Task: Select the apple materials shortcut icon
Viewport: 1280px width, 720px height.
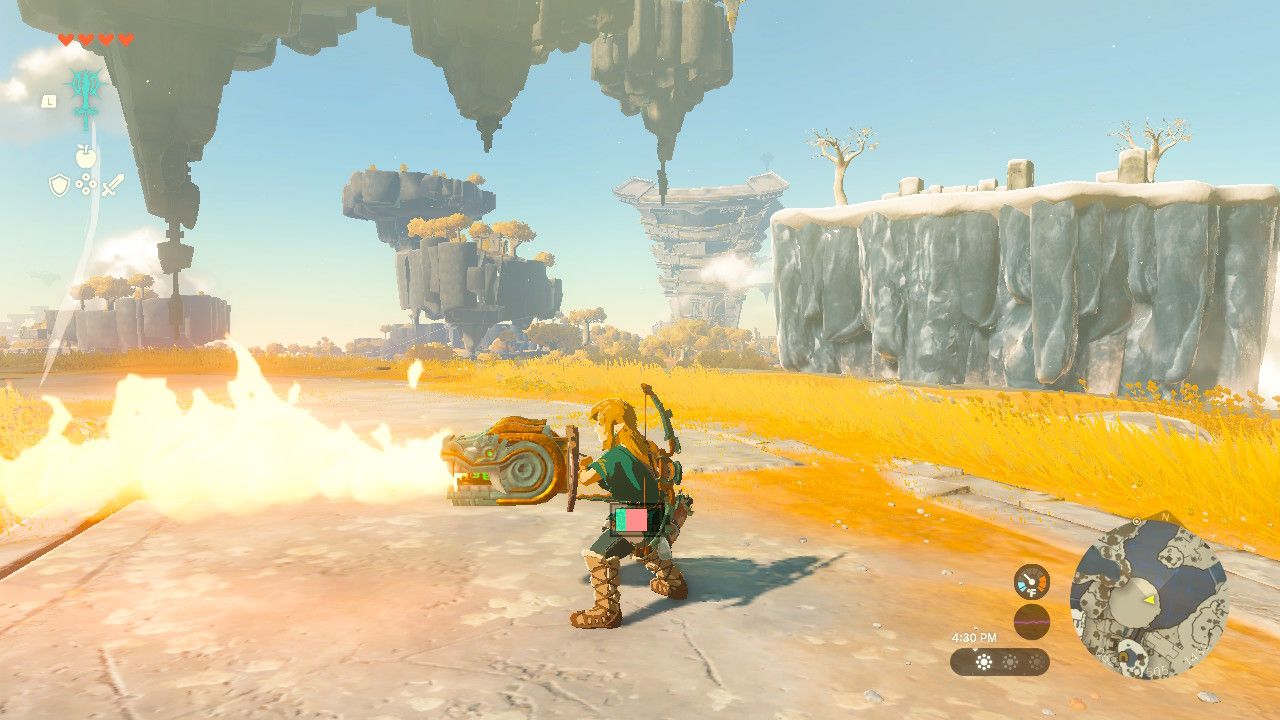Action: (85, 155)
